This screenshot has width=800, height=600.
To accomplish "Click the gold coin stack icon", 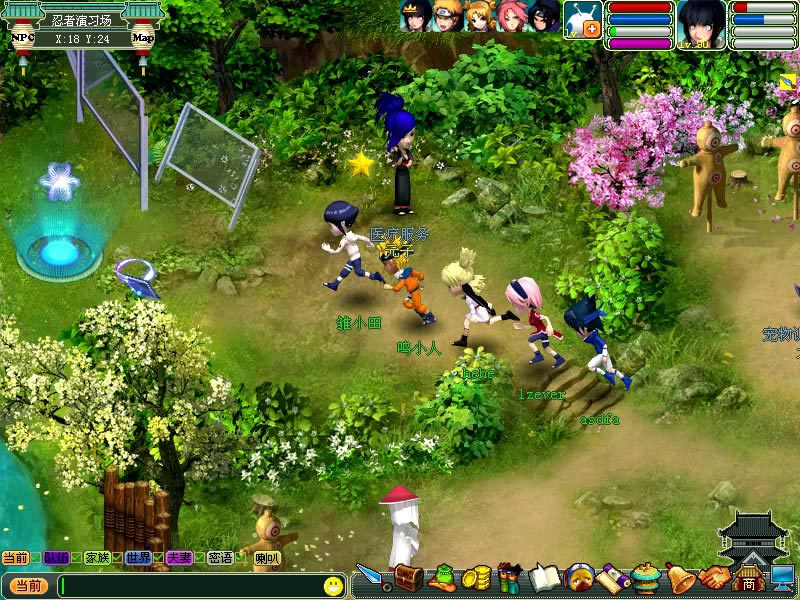I will click(x=478, y=578).
